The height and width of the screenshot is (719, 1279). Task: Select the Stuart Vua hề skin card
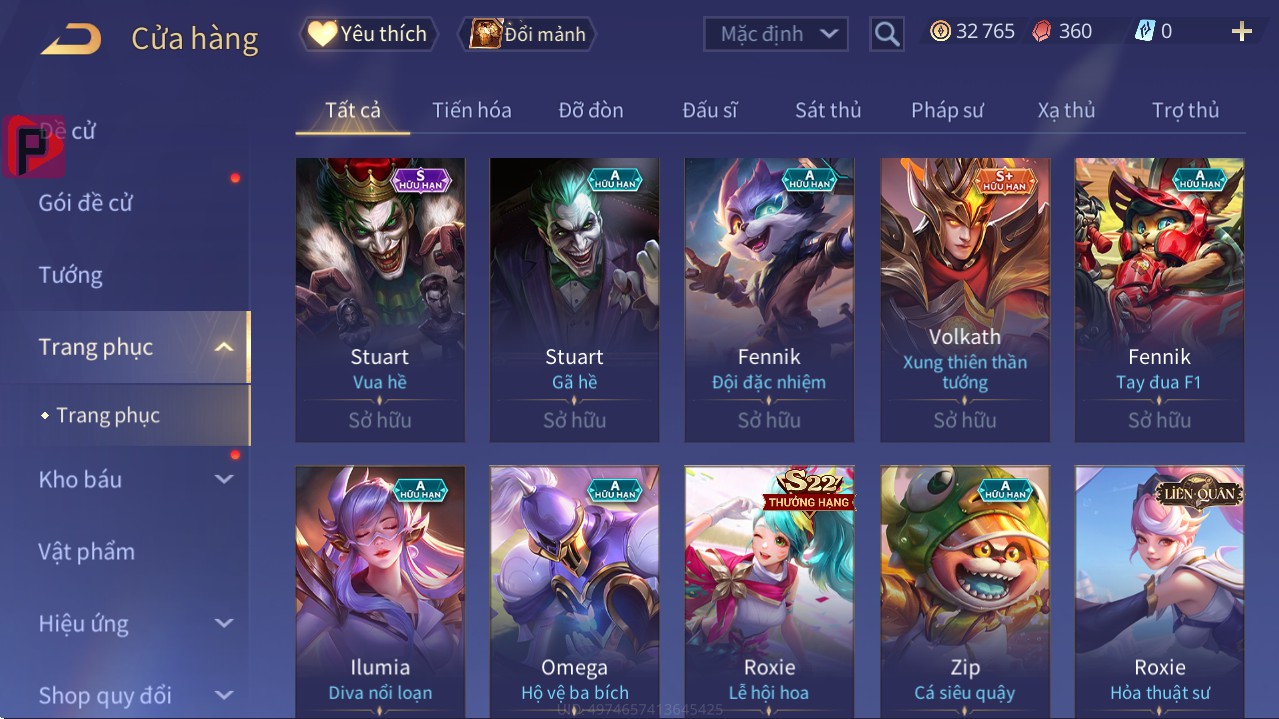pos(380,299)
